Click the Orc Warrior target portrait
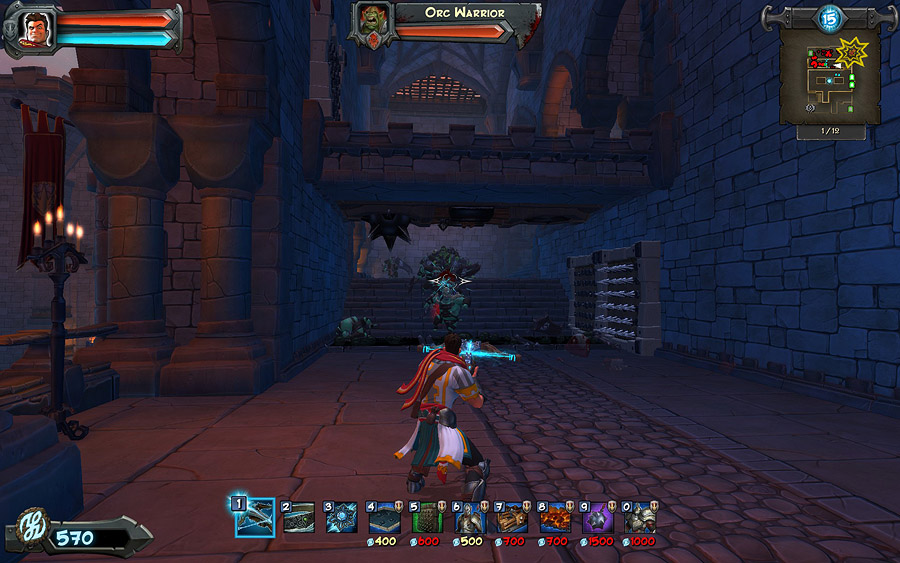Image resolution: width=900 pixels, height=563 pixels. pyautogui.click(x=372, y=24)
